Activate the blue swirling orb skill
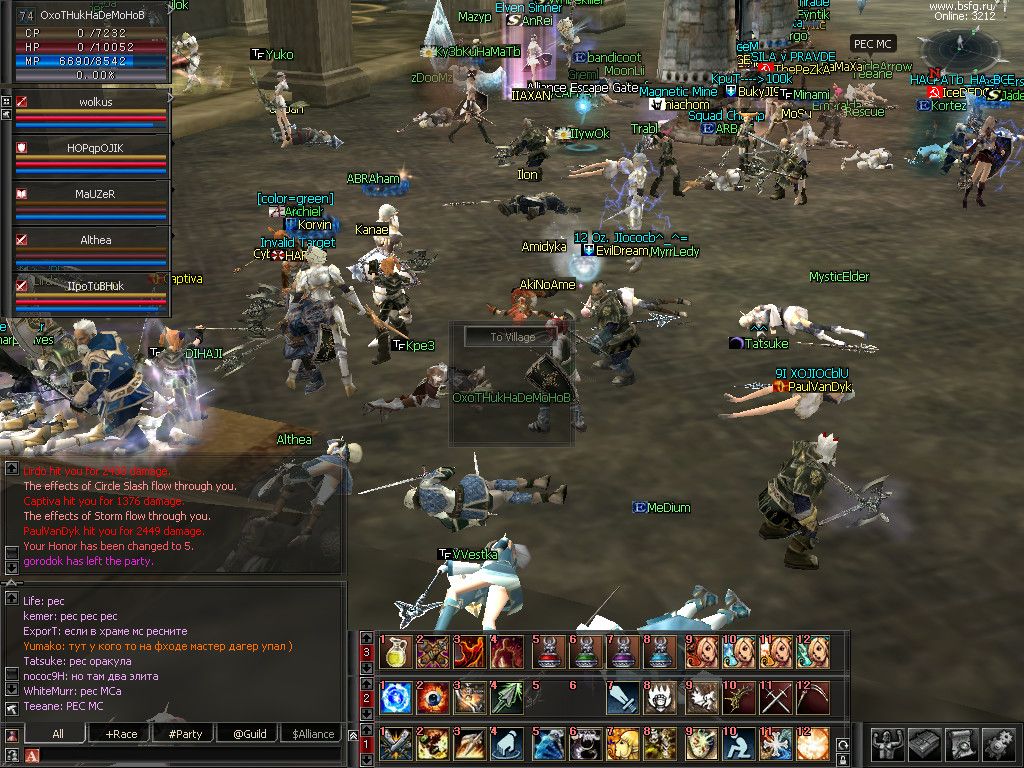Viewport: 1024px width, 768px height. pyautogui.click(x=395, y=697)
